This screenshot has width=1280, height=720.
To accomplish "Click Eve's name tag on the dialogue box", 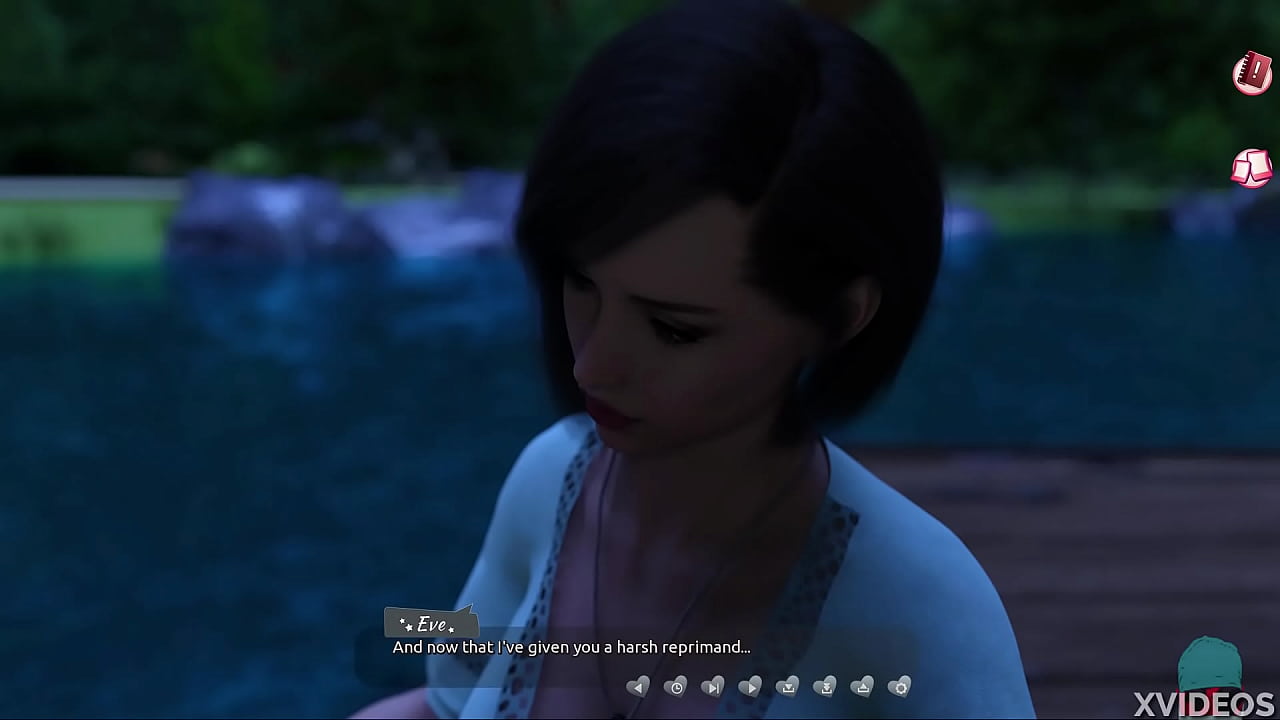I will [x=430, y=623].
